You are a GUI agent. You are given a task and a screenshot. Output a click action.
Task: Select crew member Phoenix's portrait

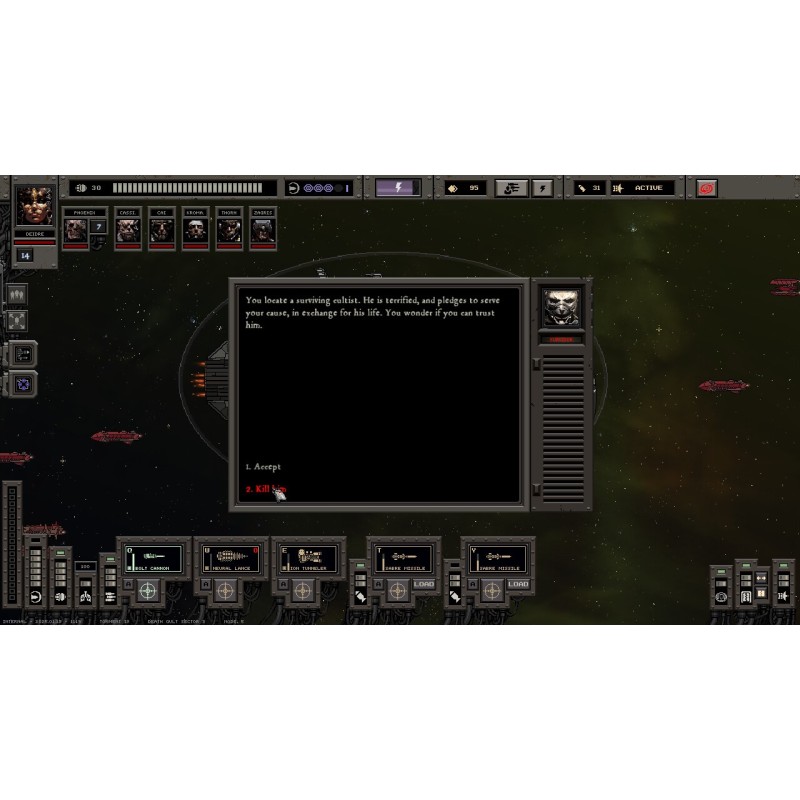click(x=76, y=230)
